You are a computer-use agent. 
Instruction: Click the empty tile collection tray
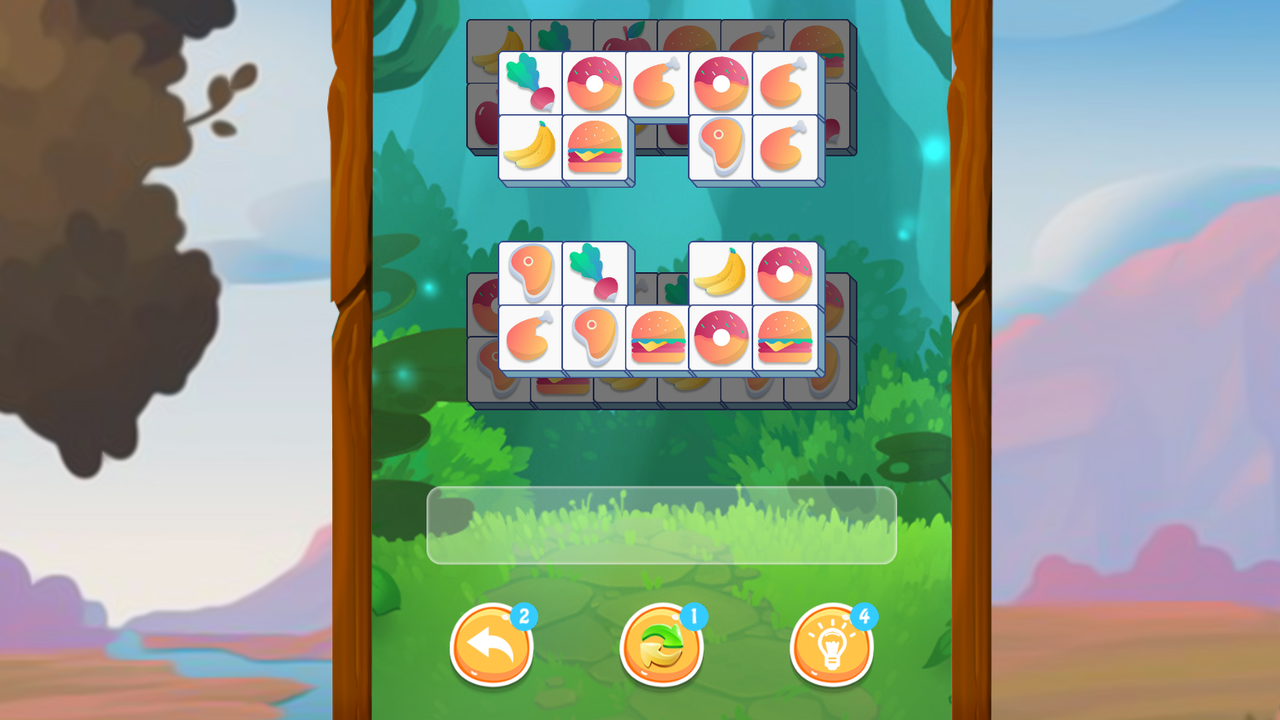(660, 525)
